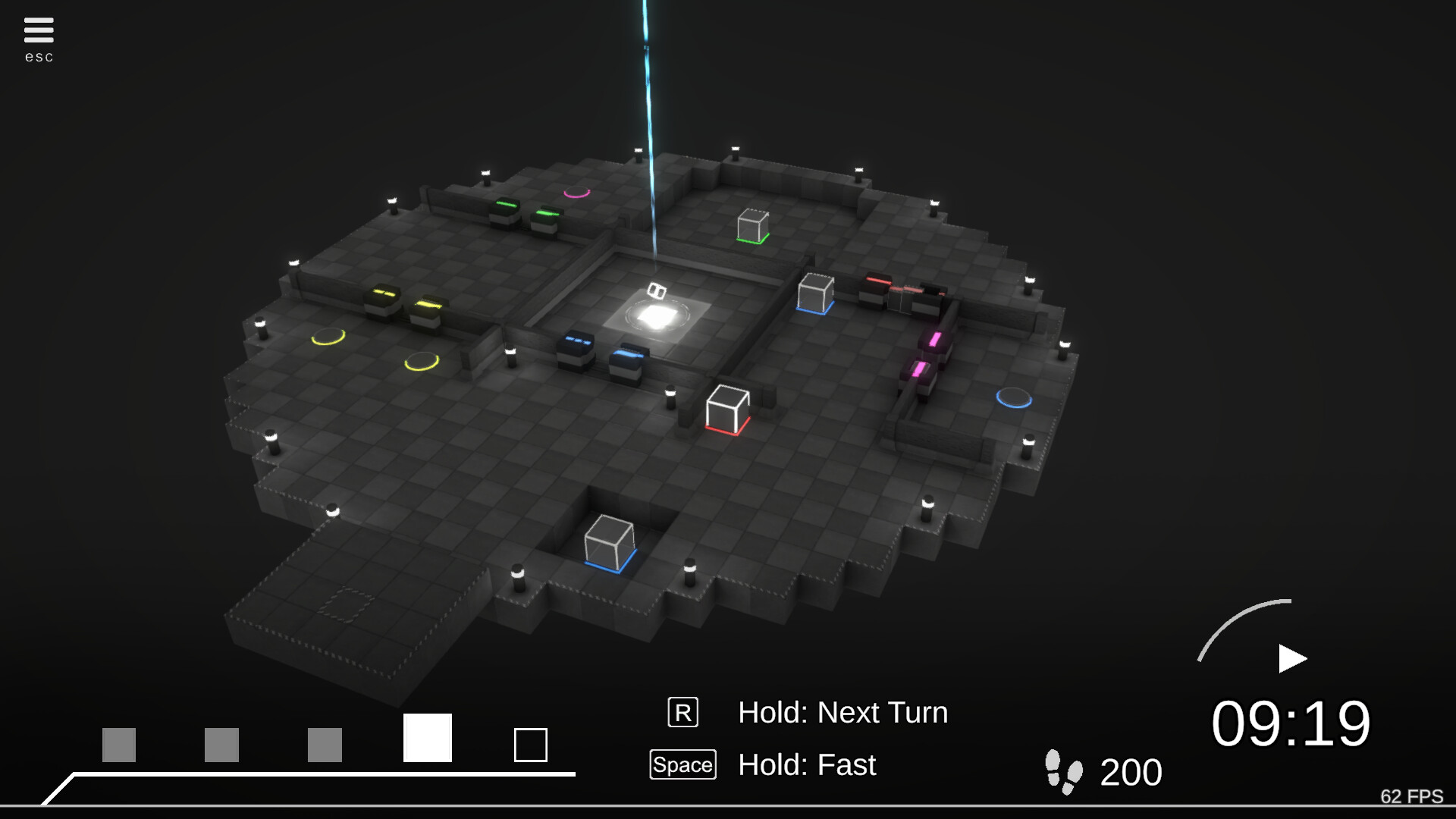Select the leftmost gray square indicator

(x=118, y=745)
